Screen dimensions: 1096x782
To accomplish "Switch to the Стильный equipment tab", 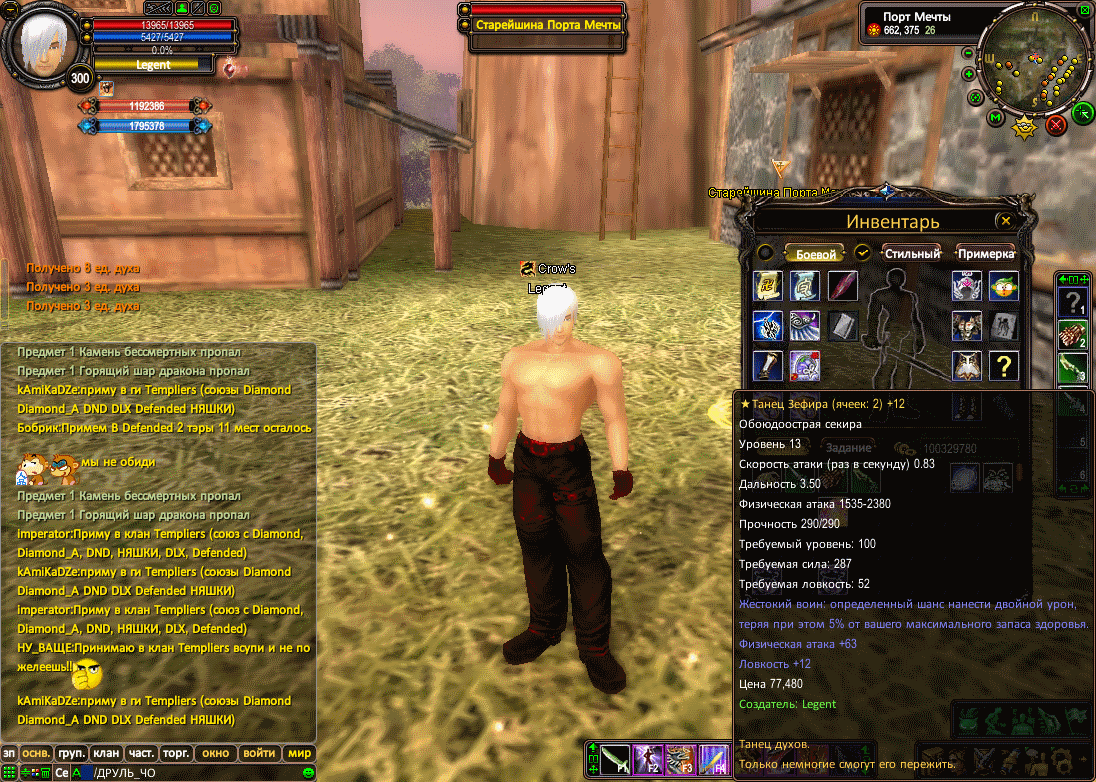I will coord(912,254).
